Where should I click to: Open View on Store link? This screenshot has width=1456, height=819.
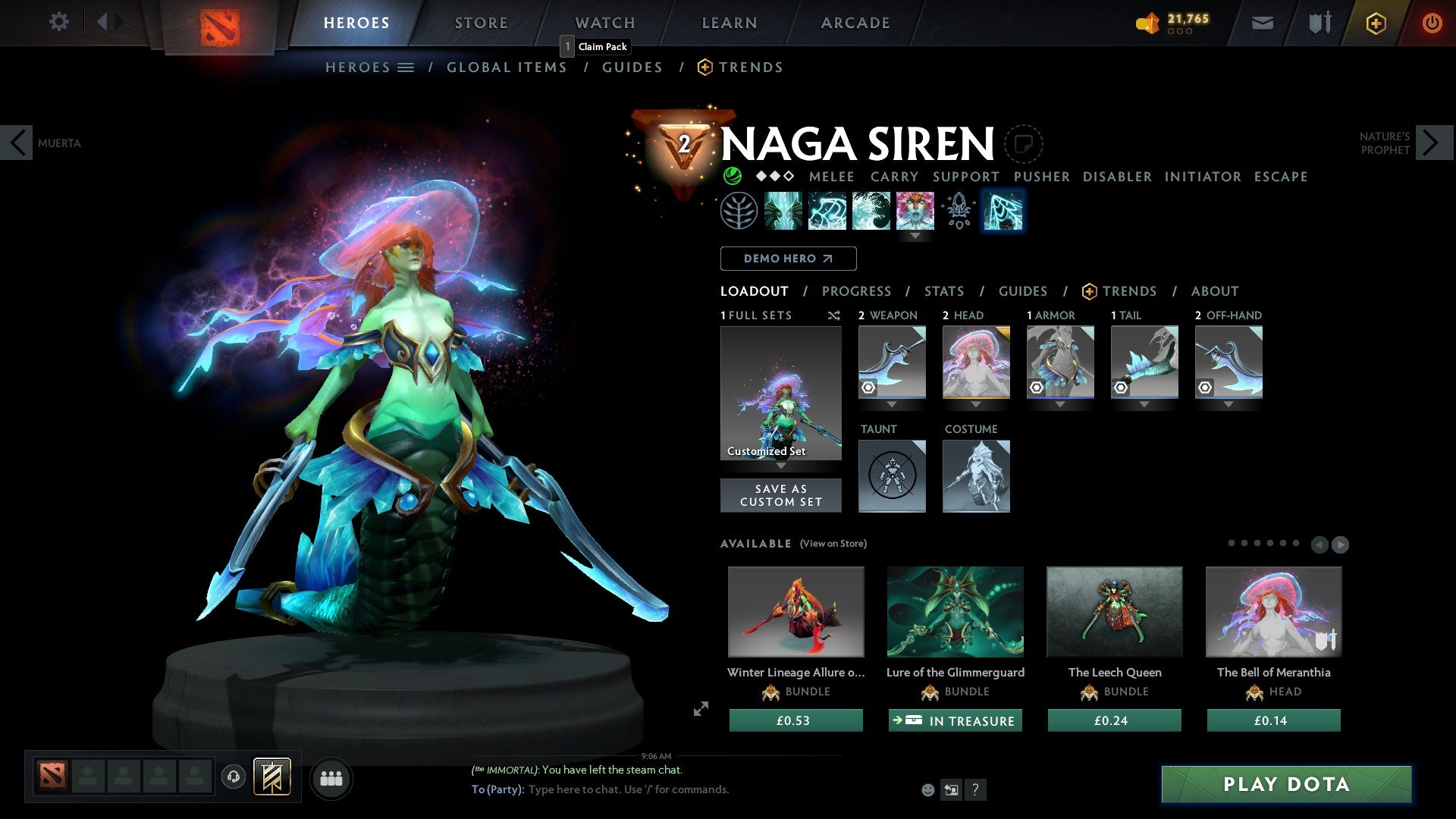[x=832, y=544]
